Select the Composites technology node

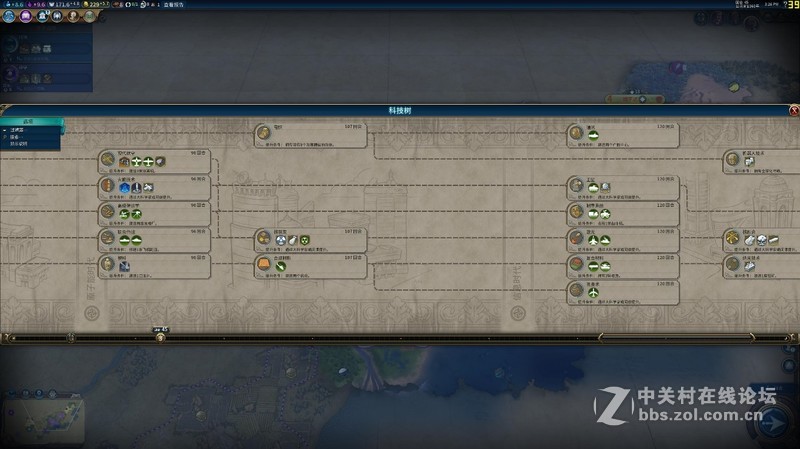[620, 264]
